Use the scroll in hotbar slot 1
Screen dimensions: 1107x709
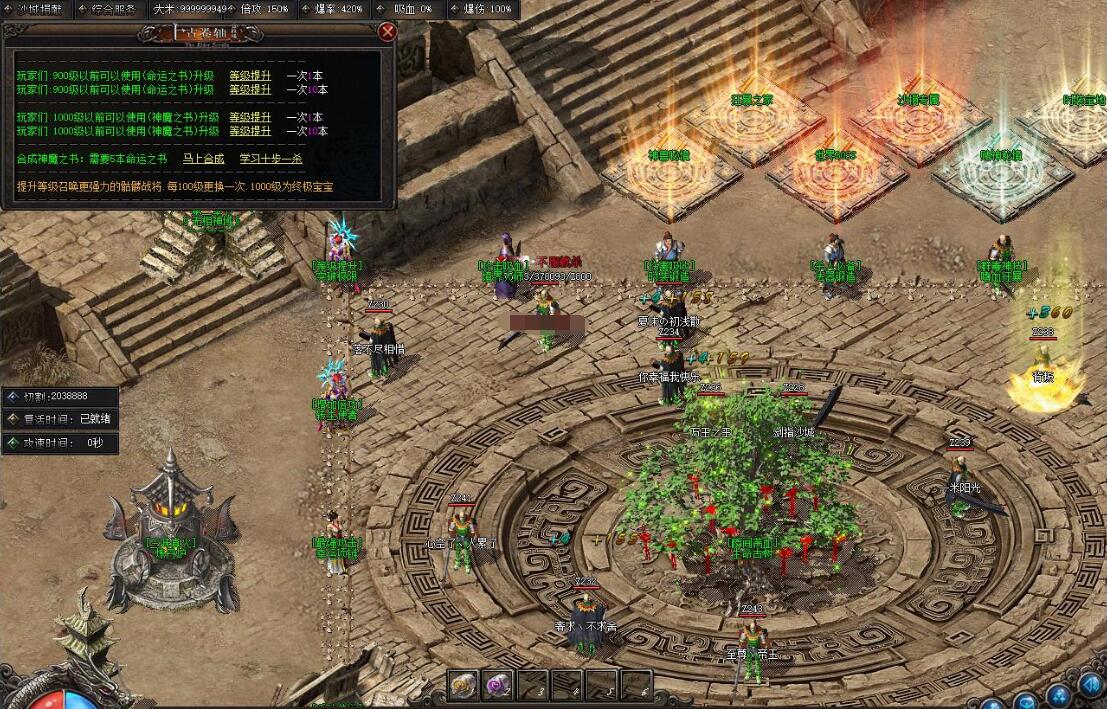463,685
